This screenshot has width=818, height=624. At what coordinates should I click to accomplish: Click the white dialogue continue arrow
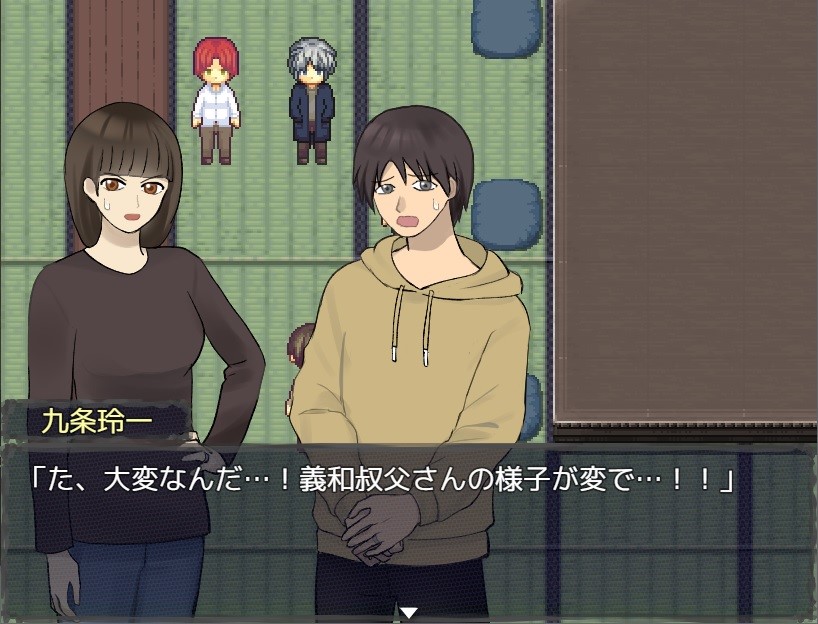click(408, 612)
